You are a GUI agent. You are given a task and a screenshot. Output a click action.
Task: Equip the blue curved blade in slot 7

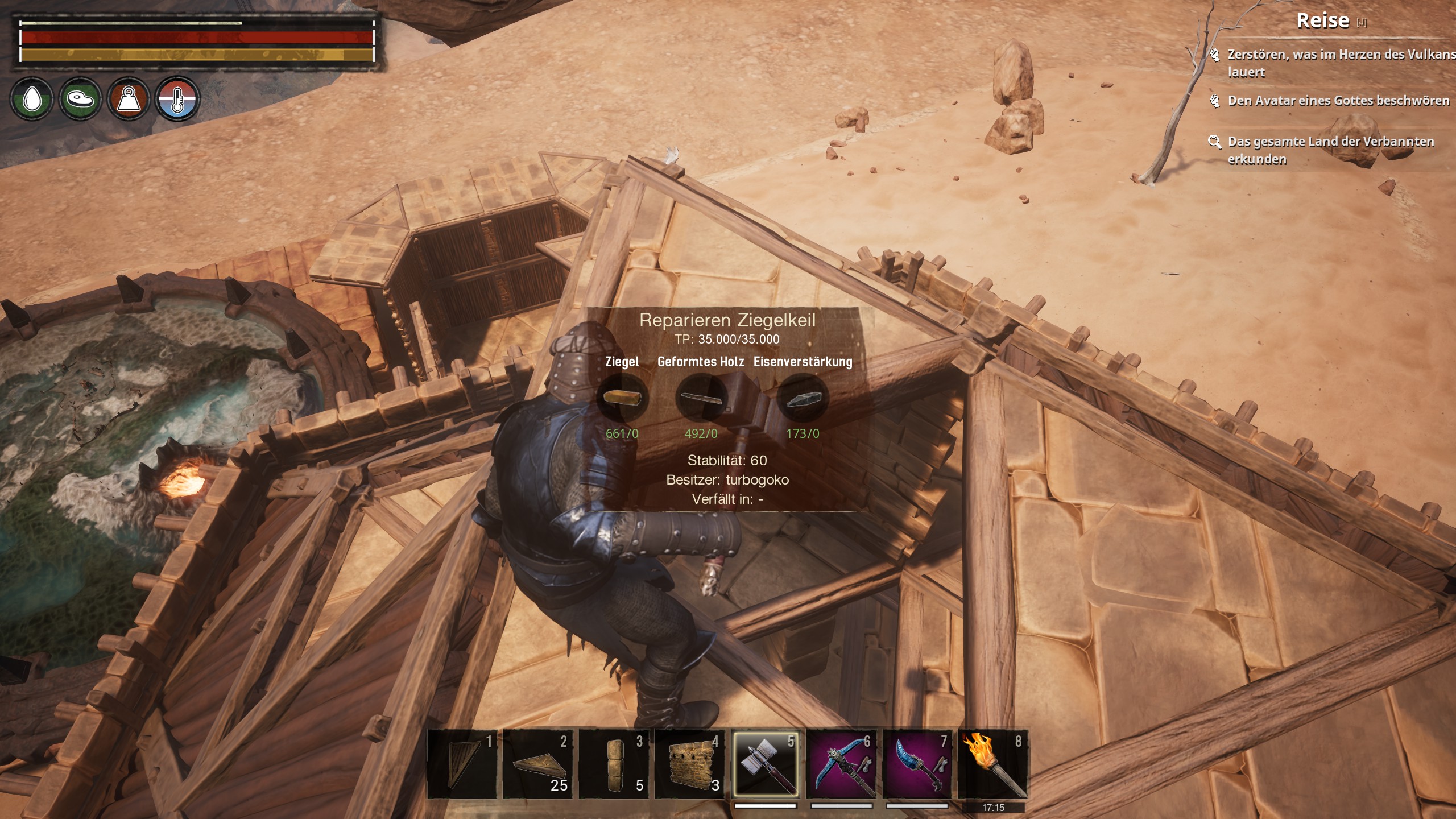tap(917, 764)
